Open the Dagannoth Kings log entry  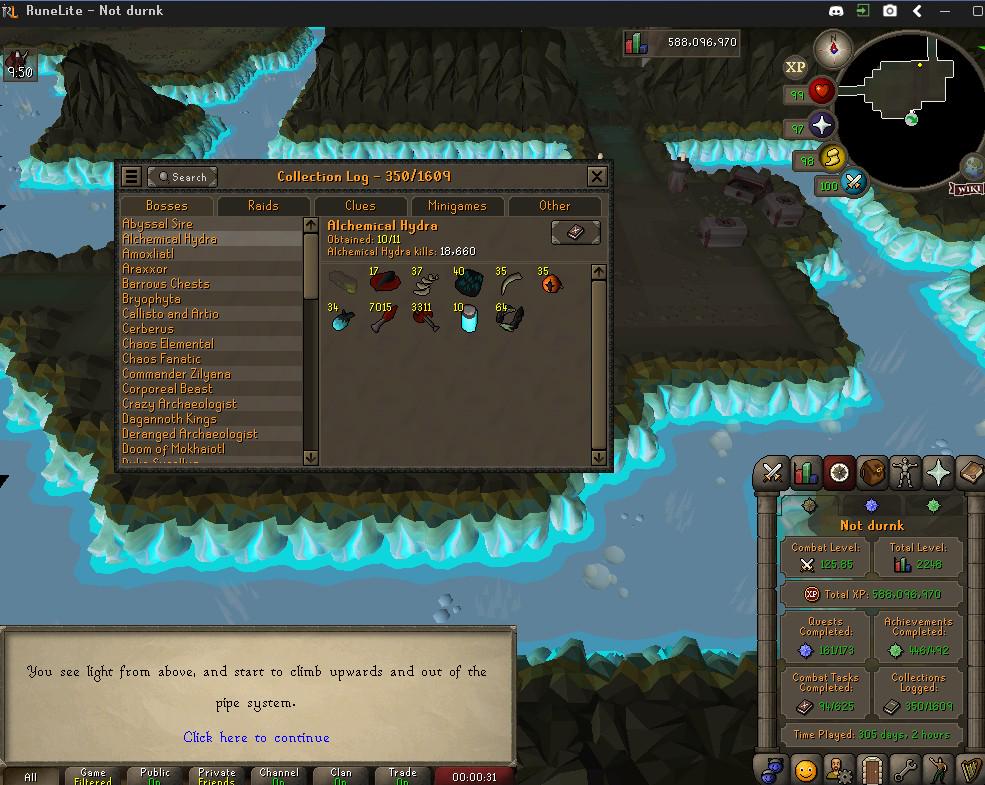point(169,419)
